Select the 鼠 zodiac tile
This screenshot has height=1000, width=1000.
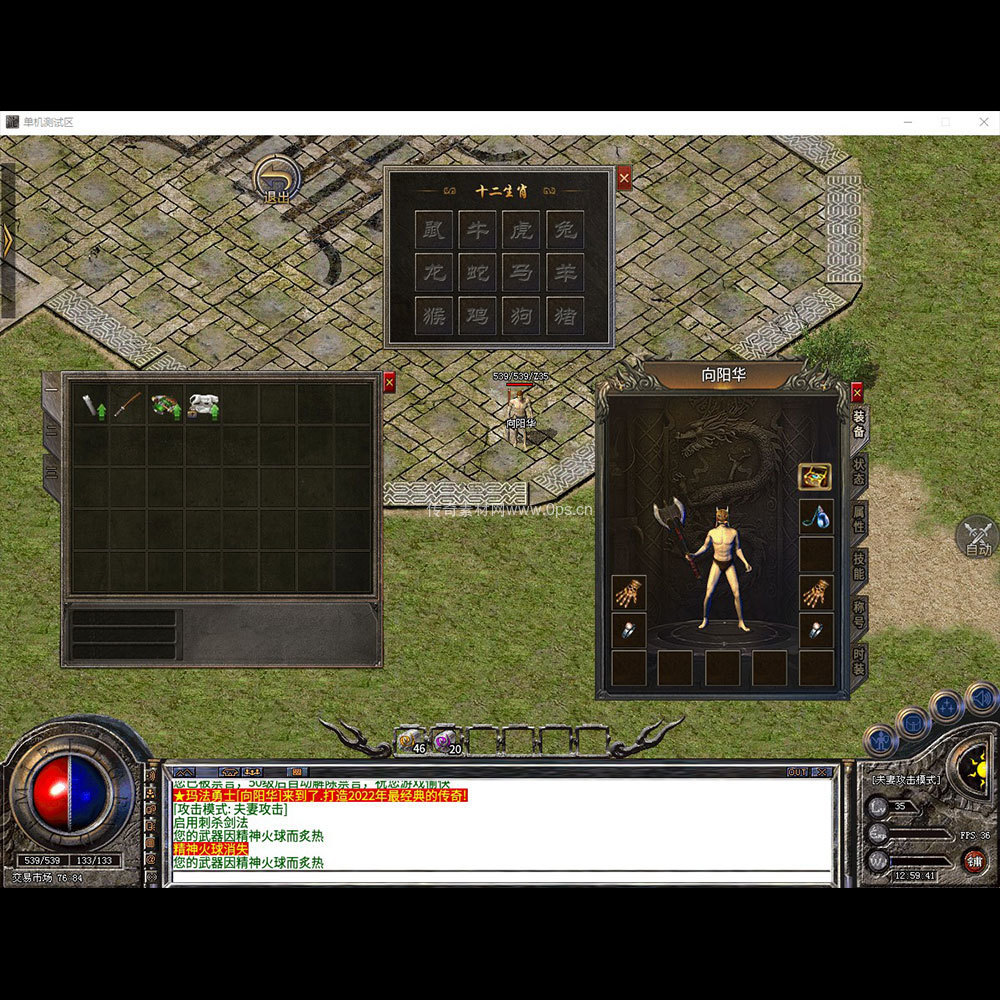[x=434, y=229]
